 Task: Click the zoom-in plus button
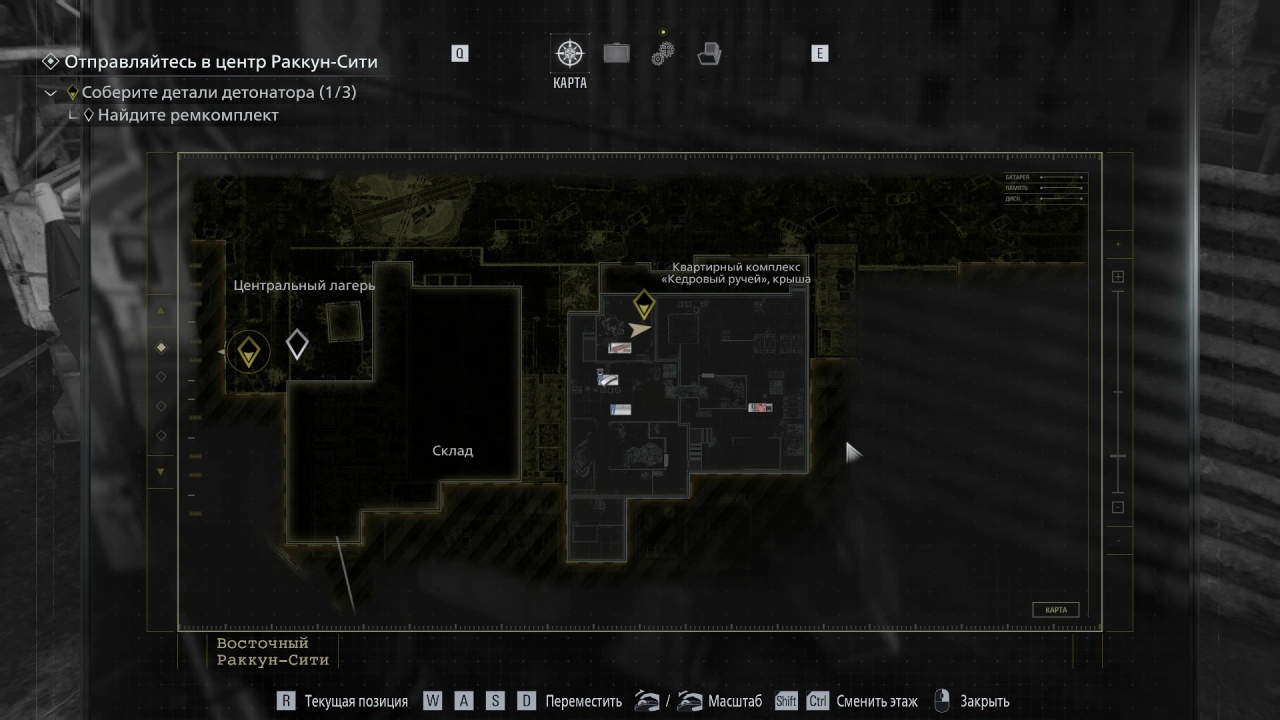[1118, 277]
